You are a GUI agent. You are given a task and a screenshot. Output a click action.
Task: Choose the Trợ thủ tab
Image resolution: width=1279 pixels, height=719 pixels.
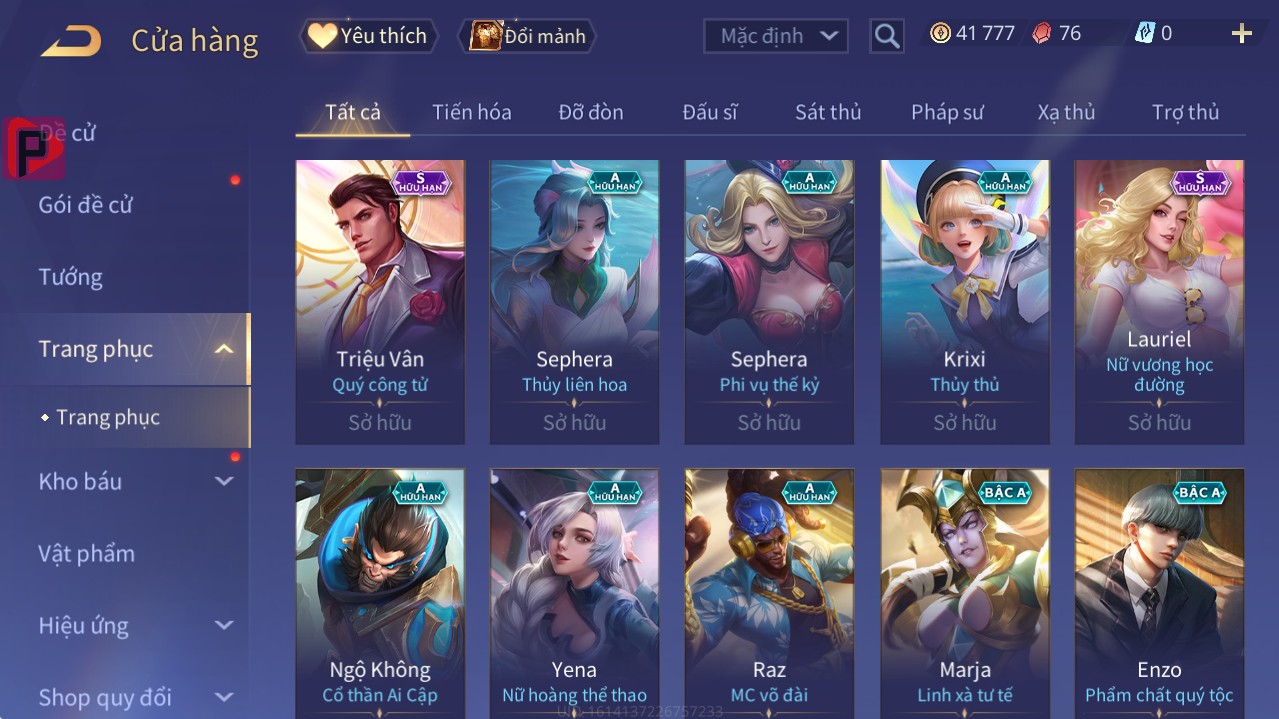coord(1185,112)
